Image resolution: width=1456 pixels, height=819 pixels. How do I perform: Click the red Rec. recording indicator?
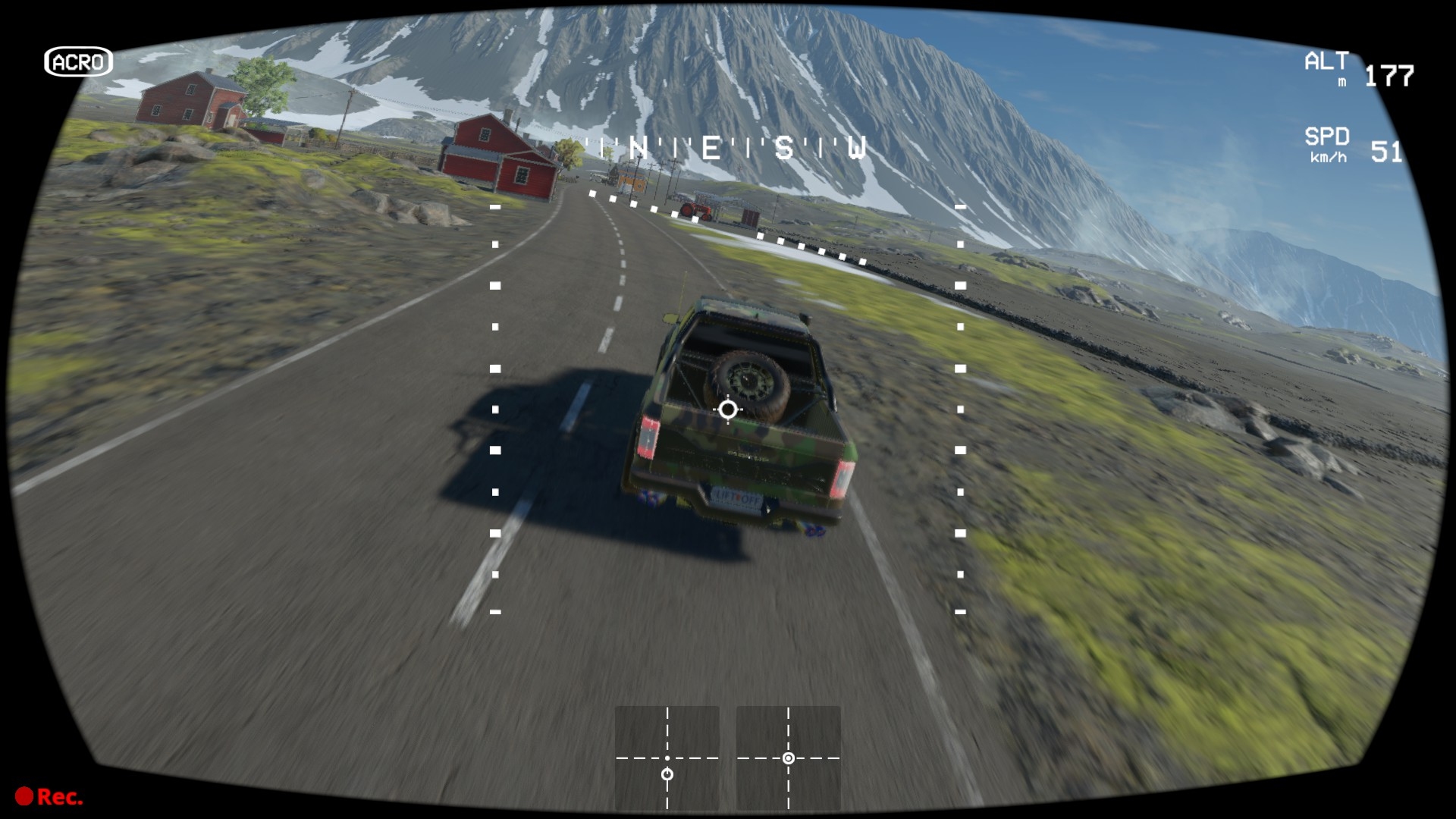(x=49, y=796)
